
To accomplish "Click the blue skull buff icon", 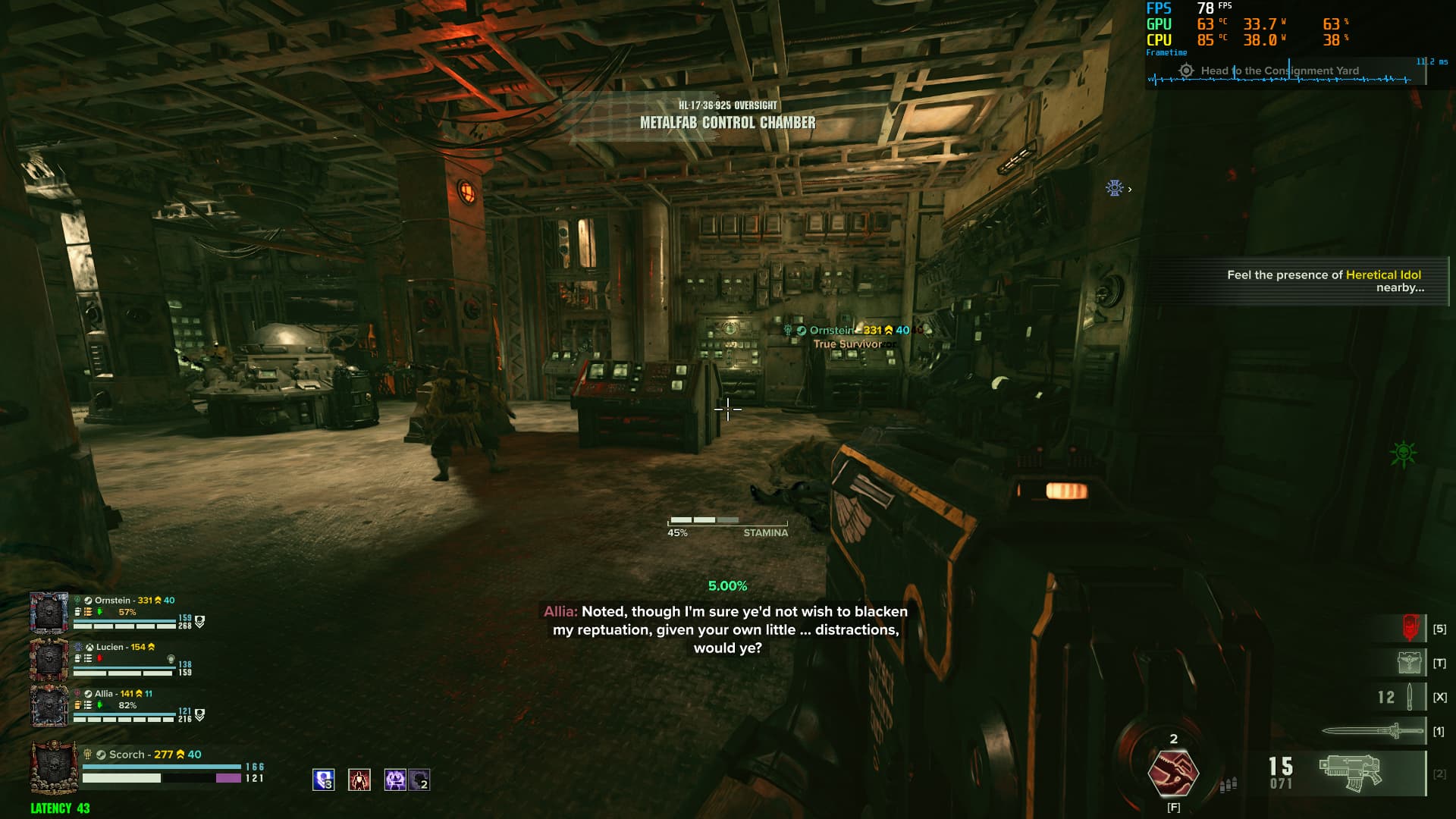I will [324, 780].
